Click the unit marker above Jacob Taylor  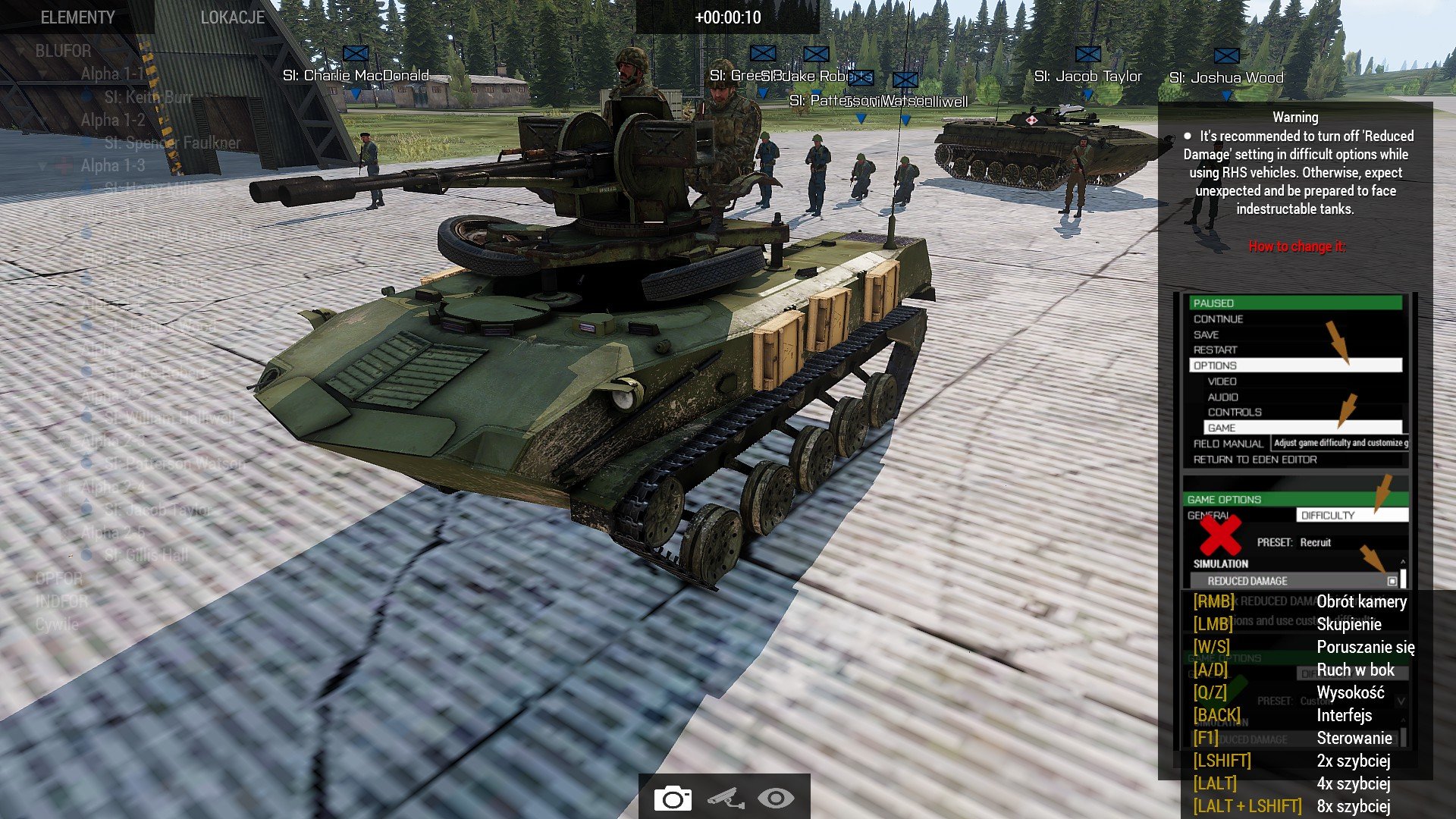click(1087, 55)
